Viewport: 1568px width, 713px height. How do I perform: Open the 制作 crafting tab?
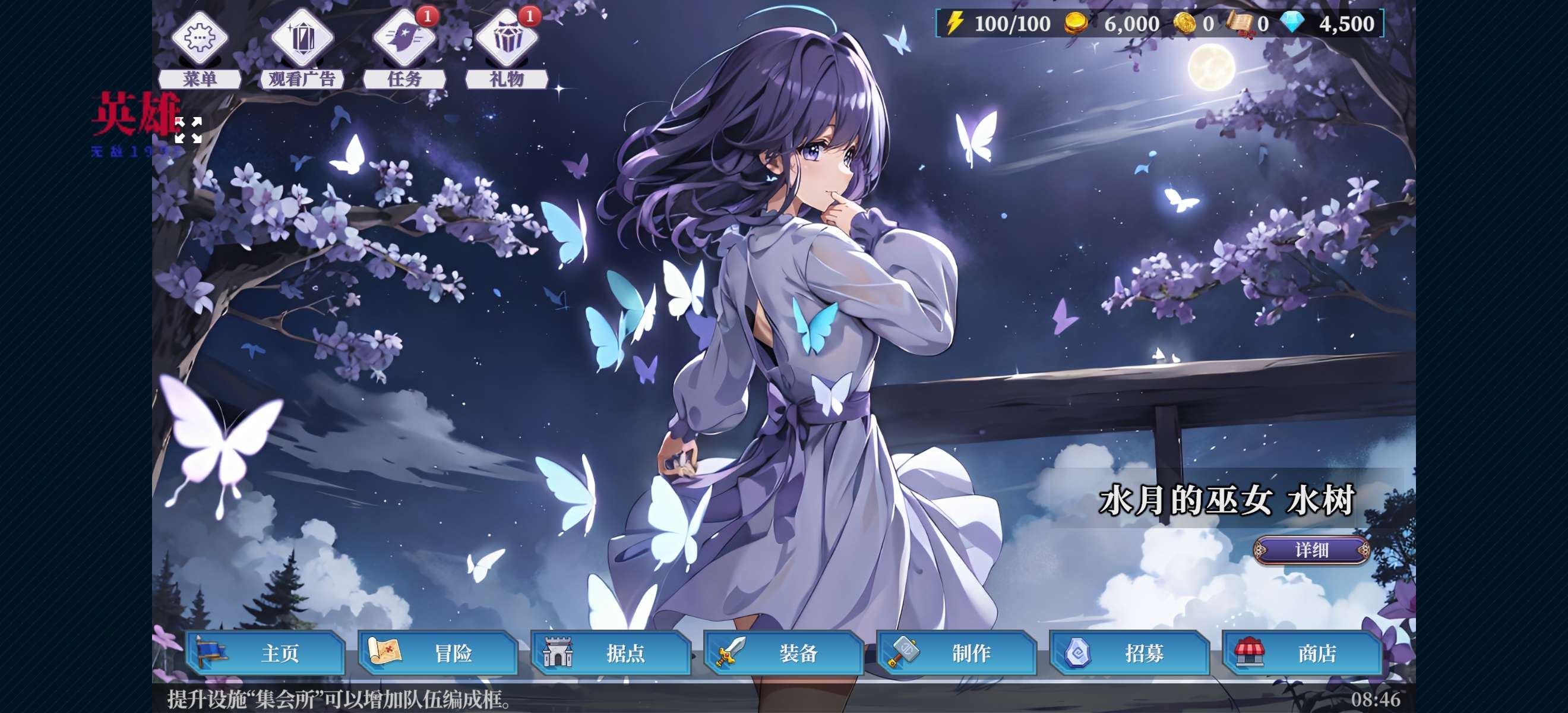click(x=957, y=654)
